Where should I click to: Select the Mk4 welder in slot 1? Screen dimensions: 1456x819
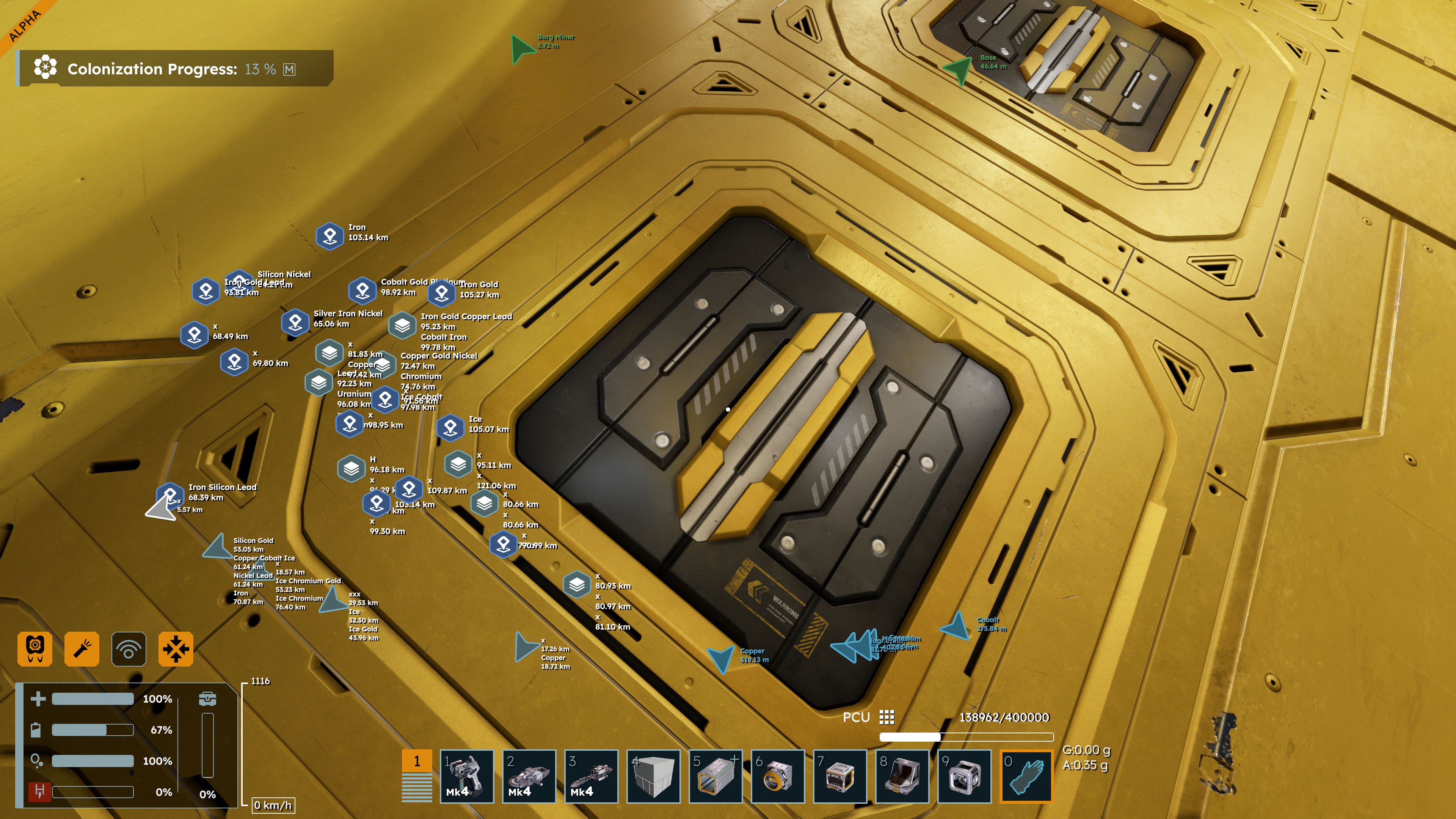pyautogui.click(x=466, y=776)
